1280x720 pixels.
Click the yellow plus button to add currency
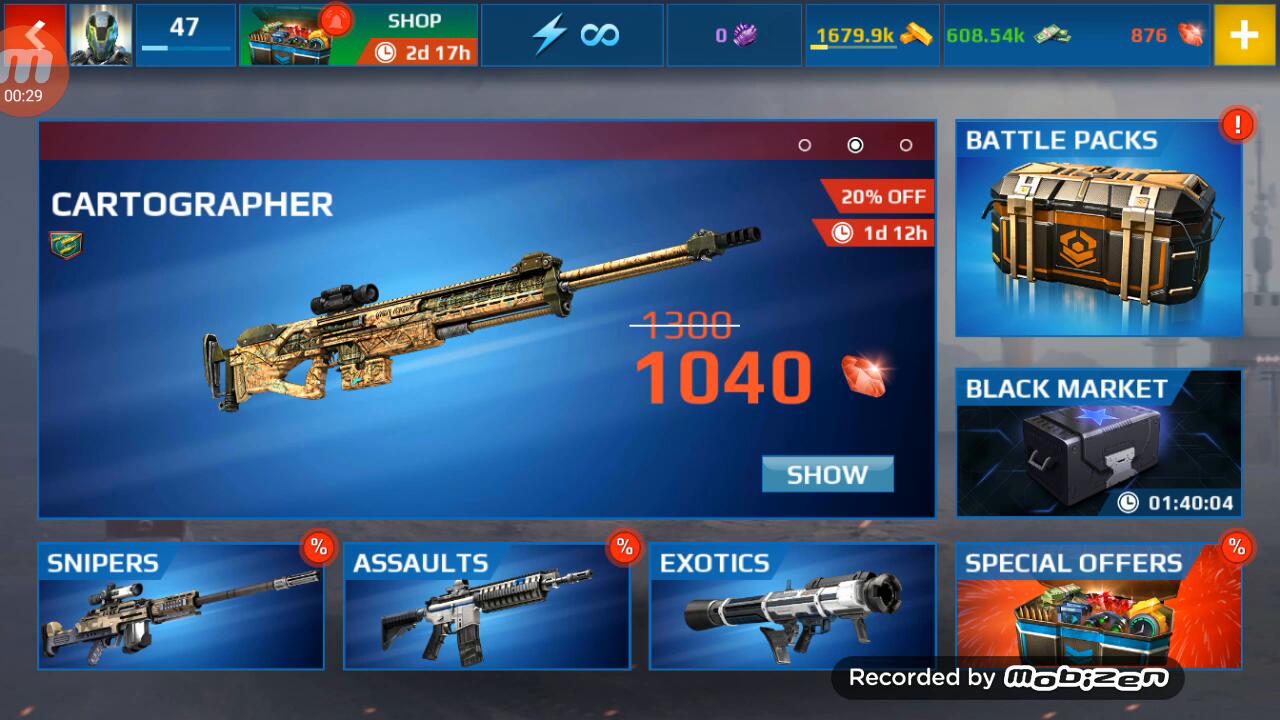click(1244, 35)
